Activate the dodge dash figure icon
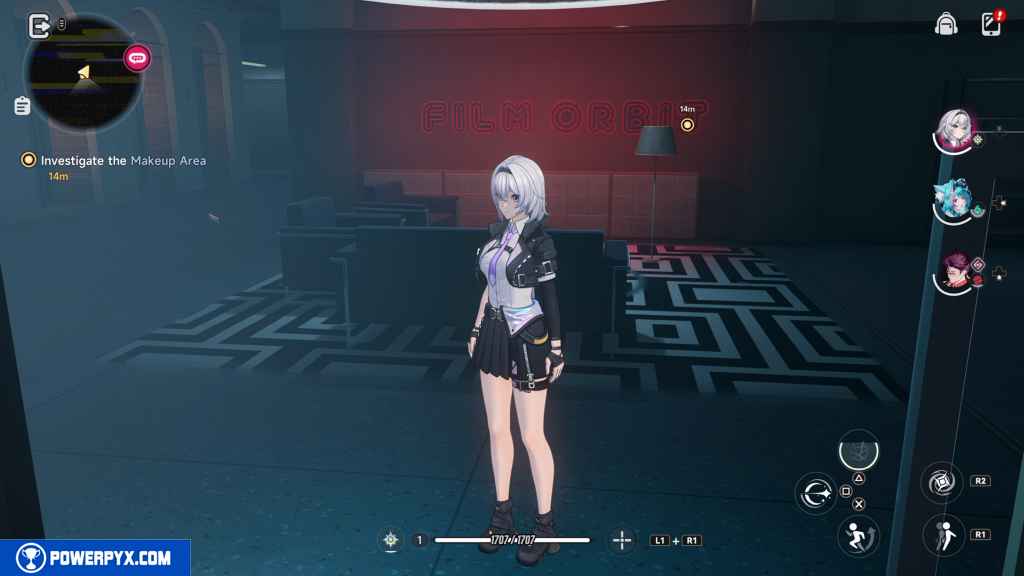 (x=941, y=534)
